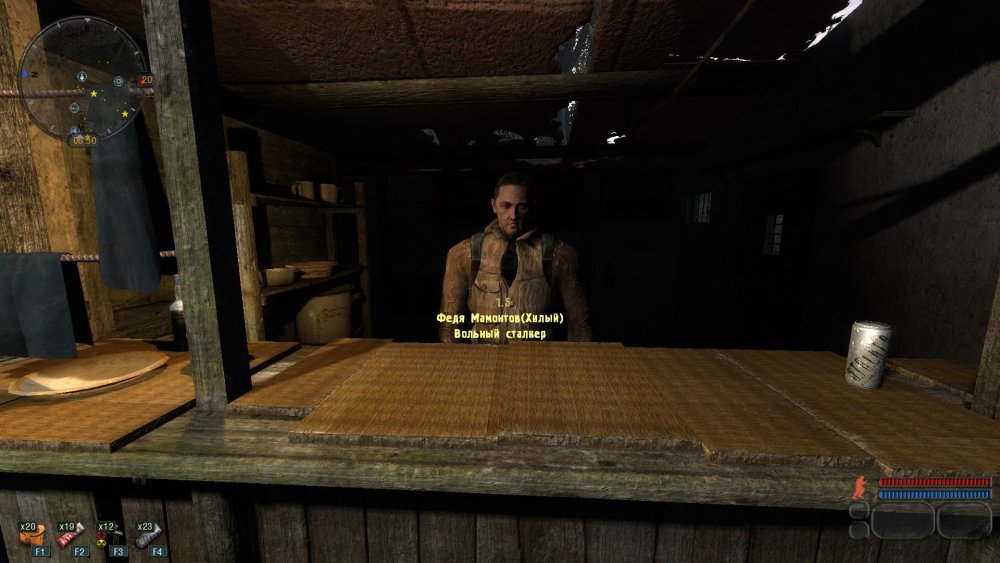Image resolution: width=1000 pixels, height=563 pixels.
Task: Select the red bandage quick slot
Action: [71, 538]
